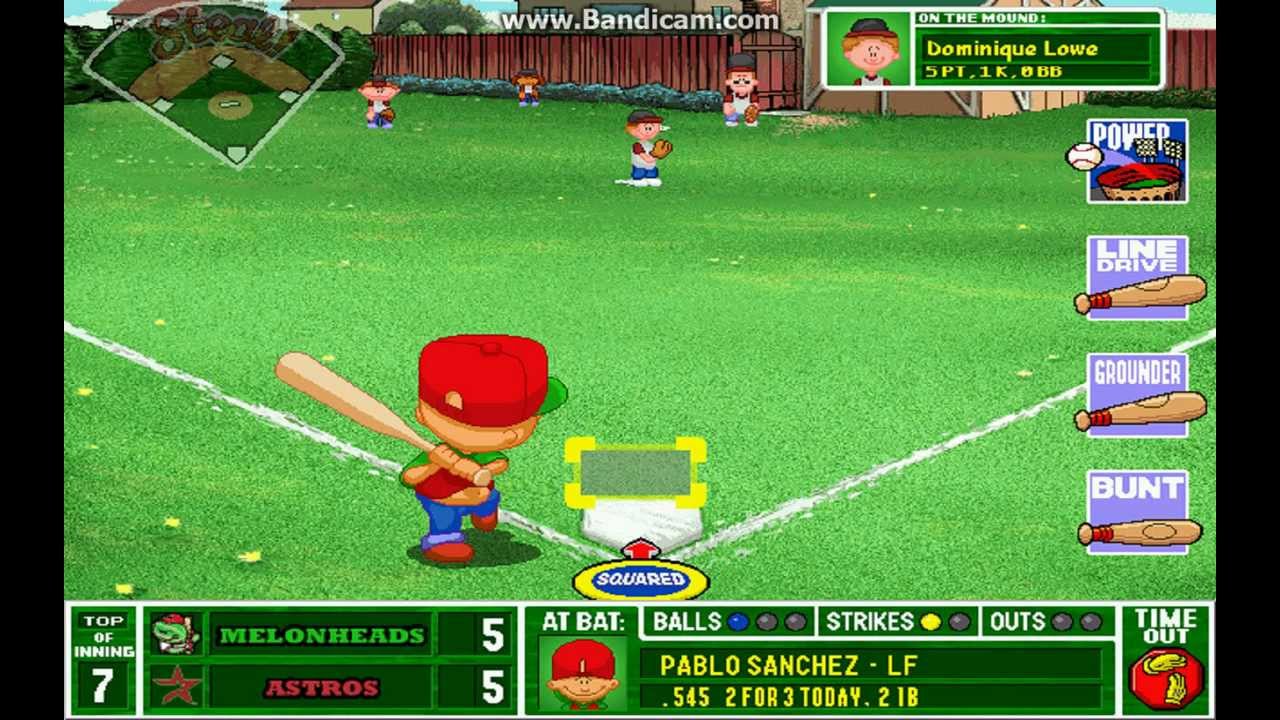Toggle the Squared batting stance button

click(641, 580)
